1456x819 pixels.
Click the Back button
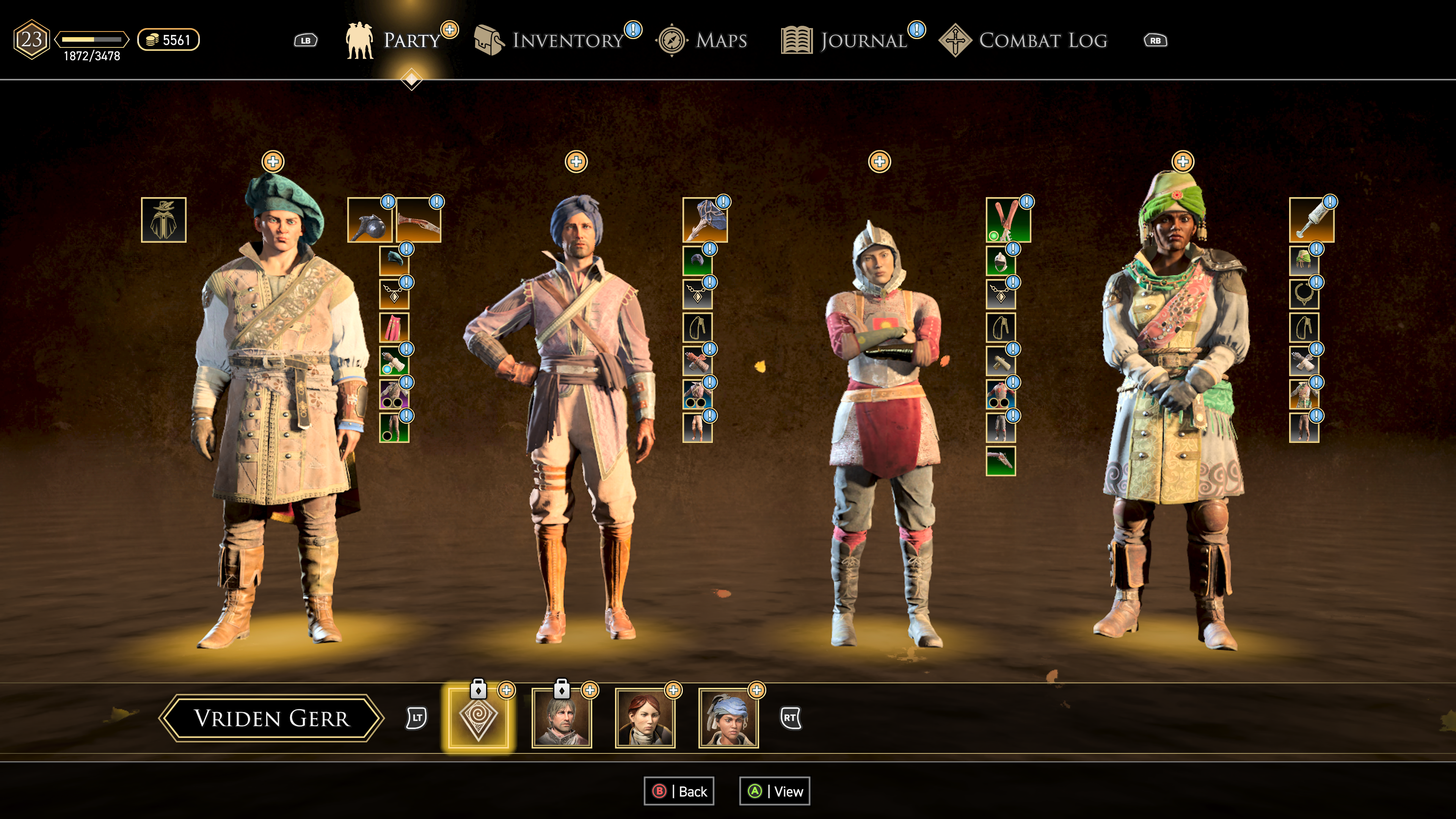click(679, 791)
